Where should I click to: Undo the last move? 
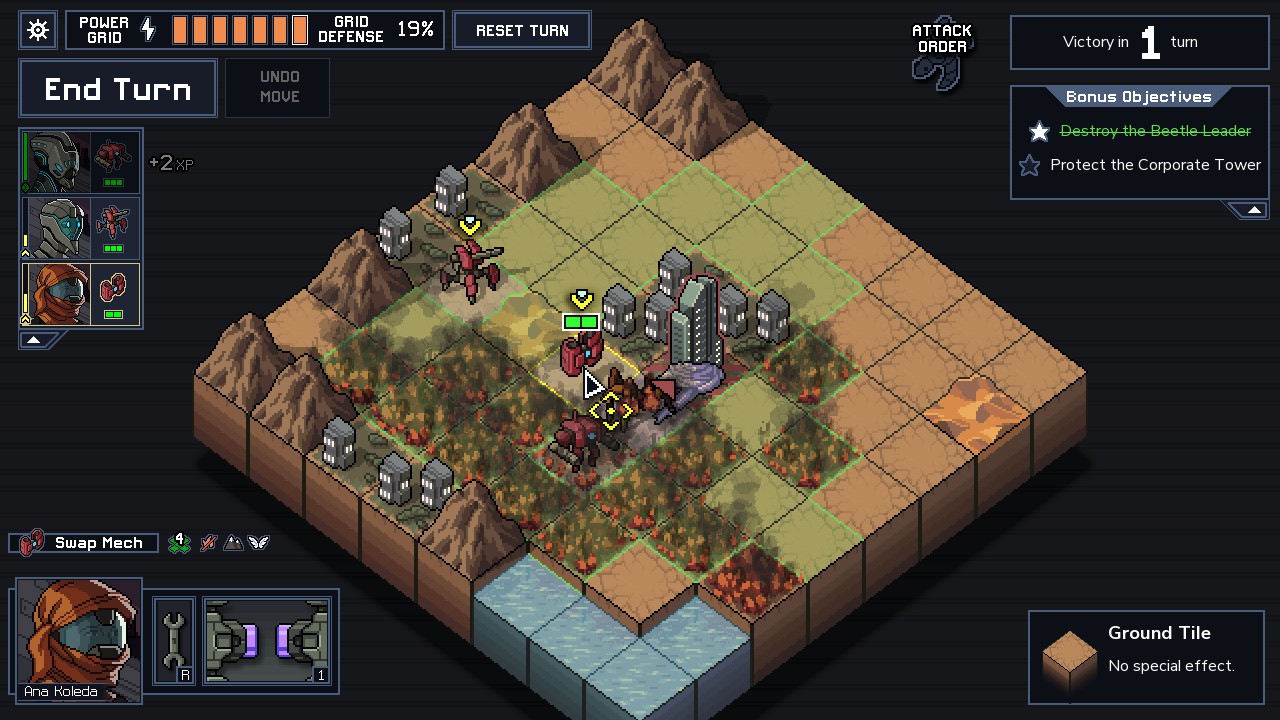click(x=279, y=87)
